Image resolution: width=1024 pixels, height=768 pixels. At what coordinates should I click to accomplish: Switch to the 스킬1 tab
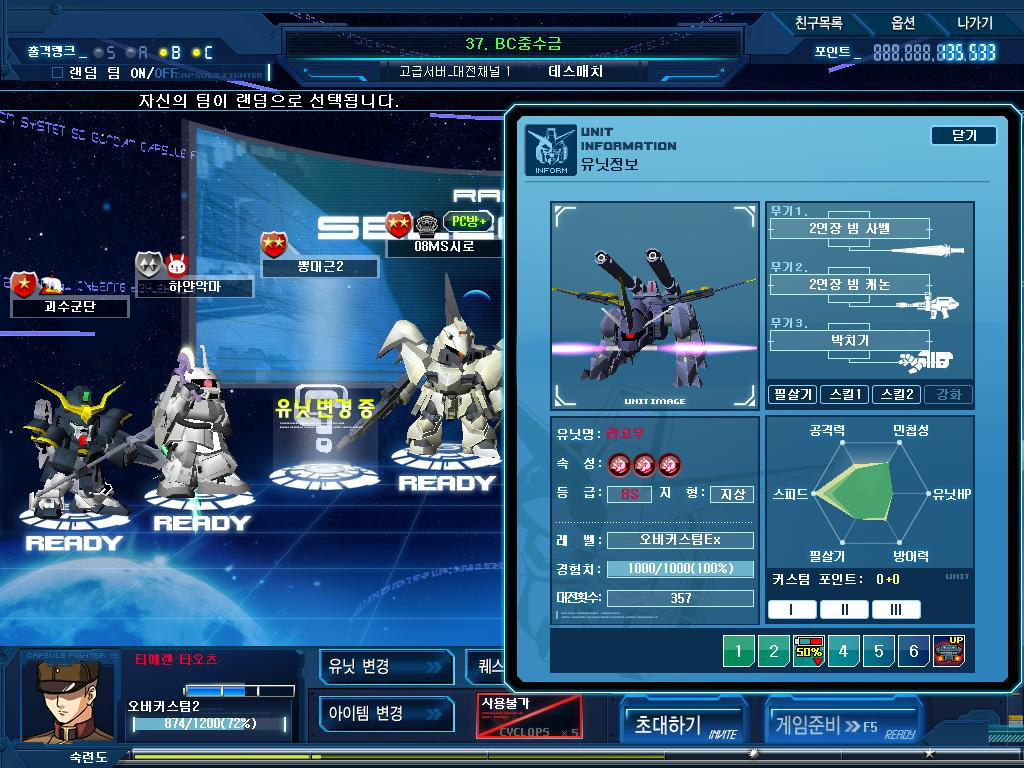[844, 394]
